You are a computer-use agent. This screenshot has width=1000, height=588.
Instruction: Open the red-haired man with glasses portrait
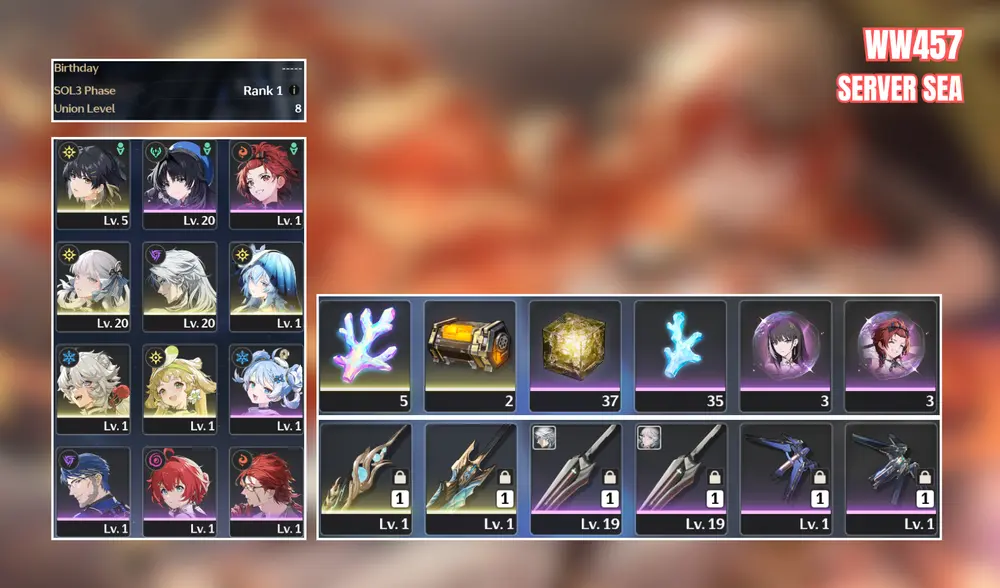click(x=266, y=490)
